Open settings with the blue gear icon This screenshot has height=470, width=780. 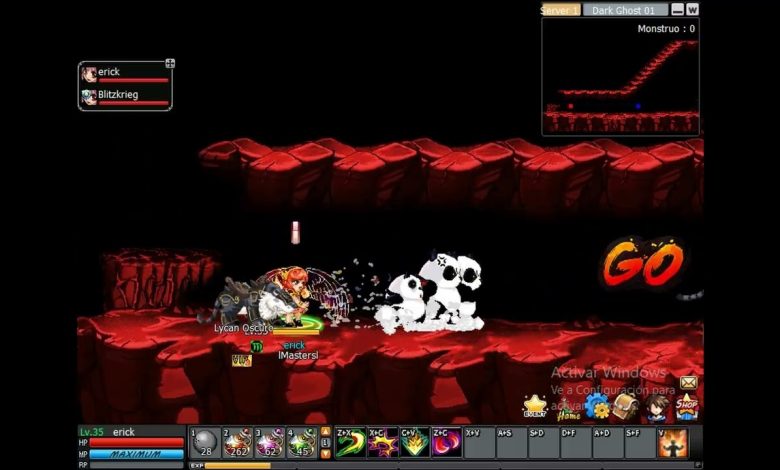click(x=597, y=406)
